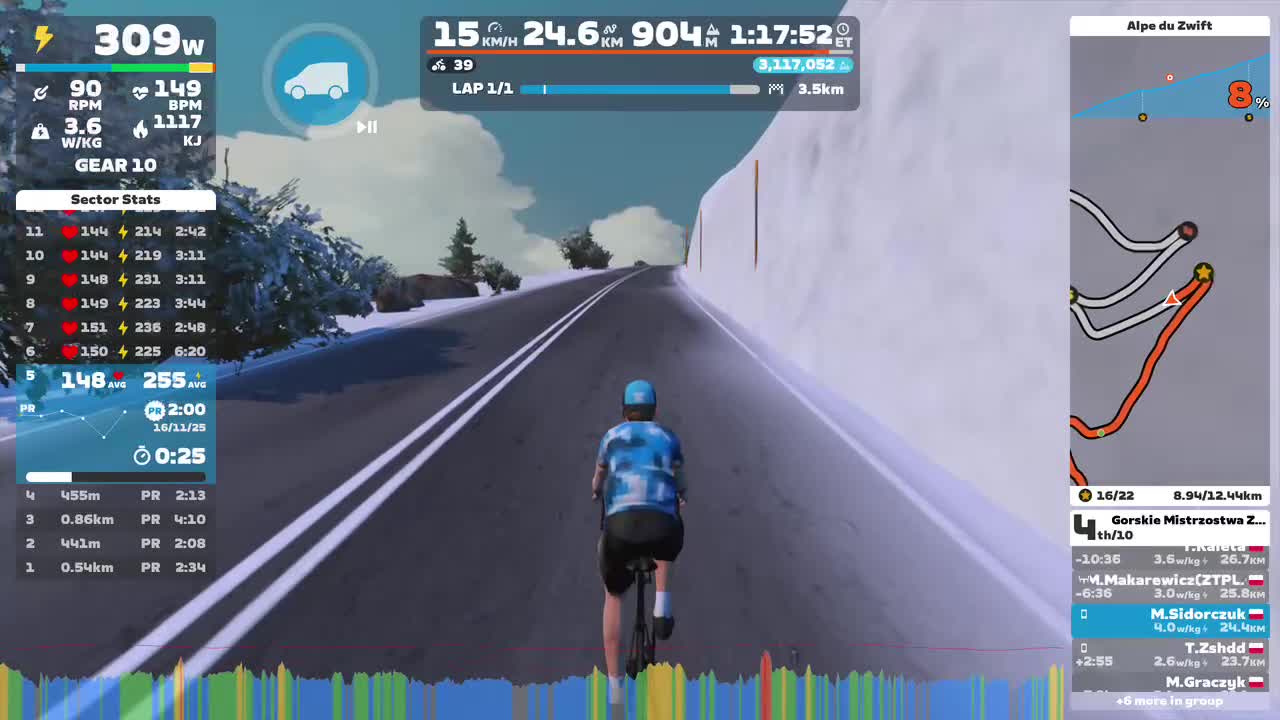
Task: Open the Sector Stats panel header
Action: (115, 200)
